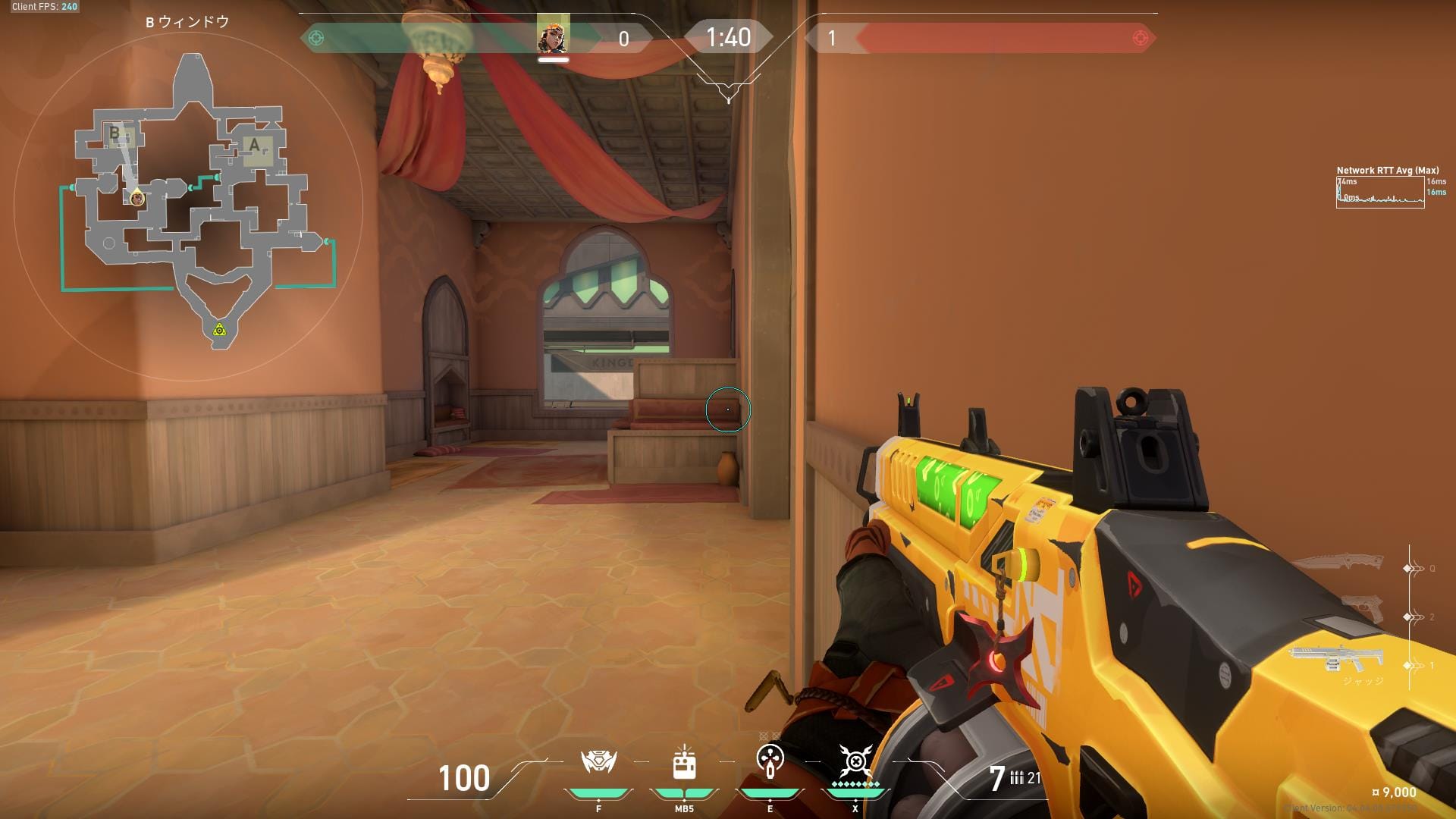This screenshot has height=819, width=1456.
Task: Click the yellow spike icon on minimap
Action: (x=219, y=329)
